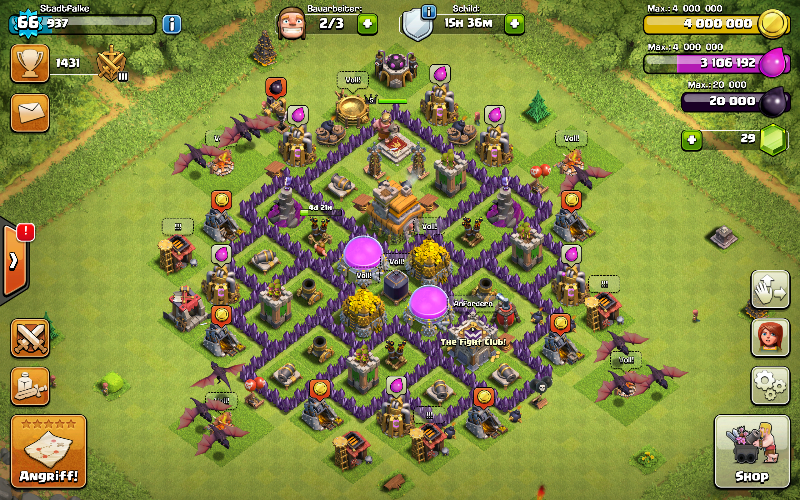The image size is (800, 500).
Task: View the league badge next to trophy count
Action: pyautogui.click(x=109, y=65)
